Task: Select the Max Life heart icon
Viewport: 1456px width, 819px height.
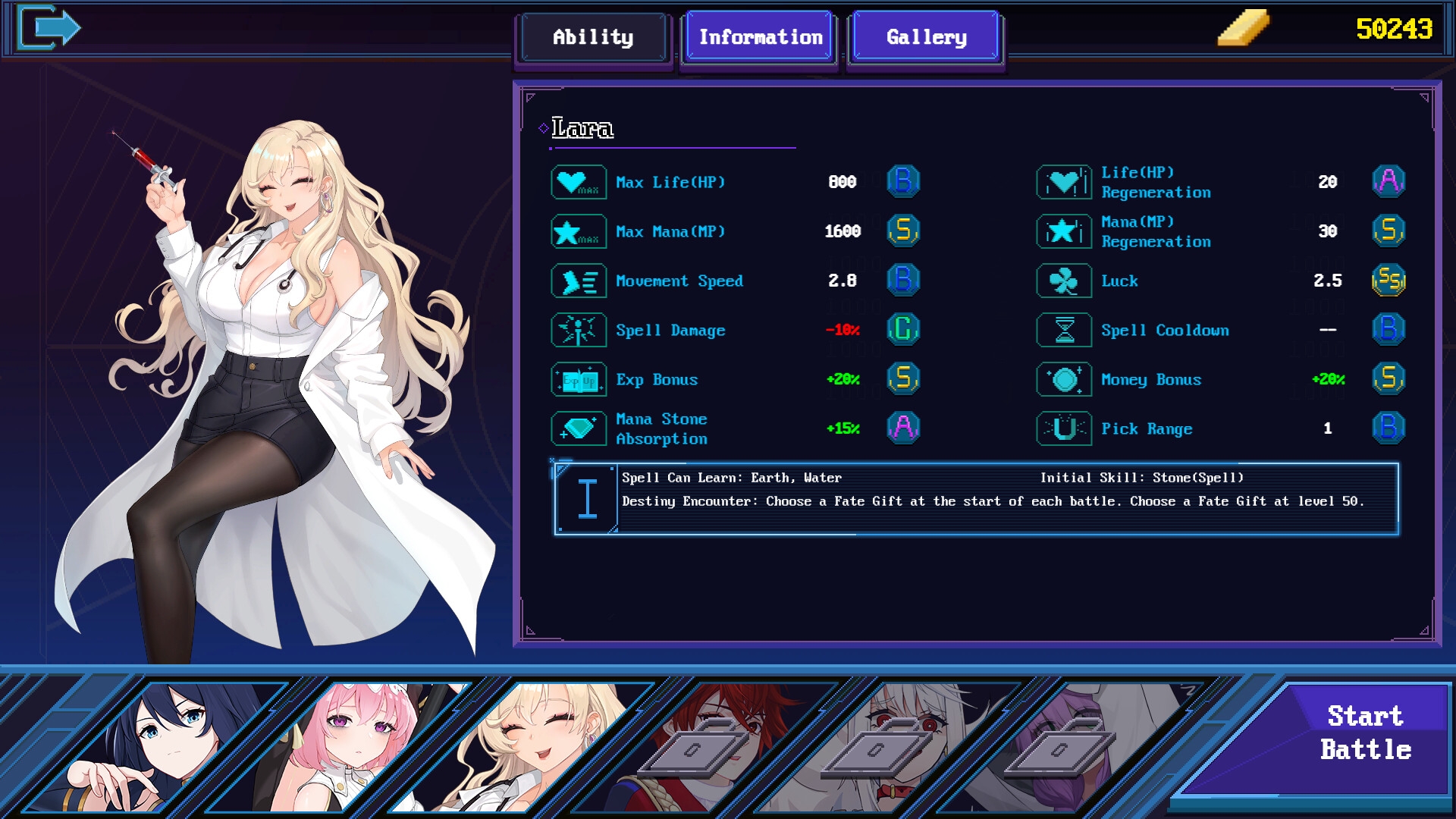Action: (578, 182)
